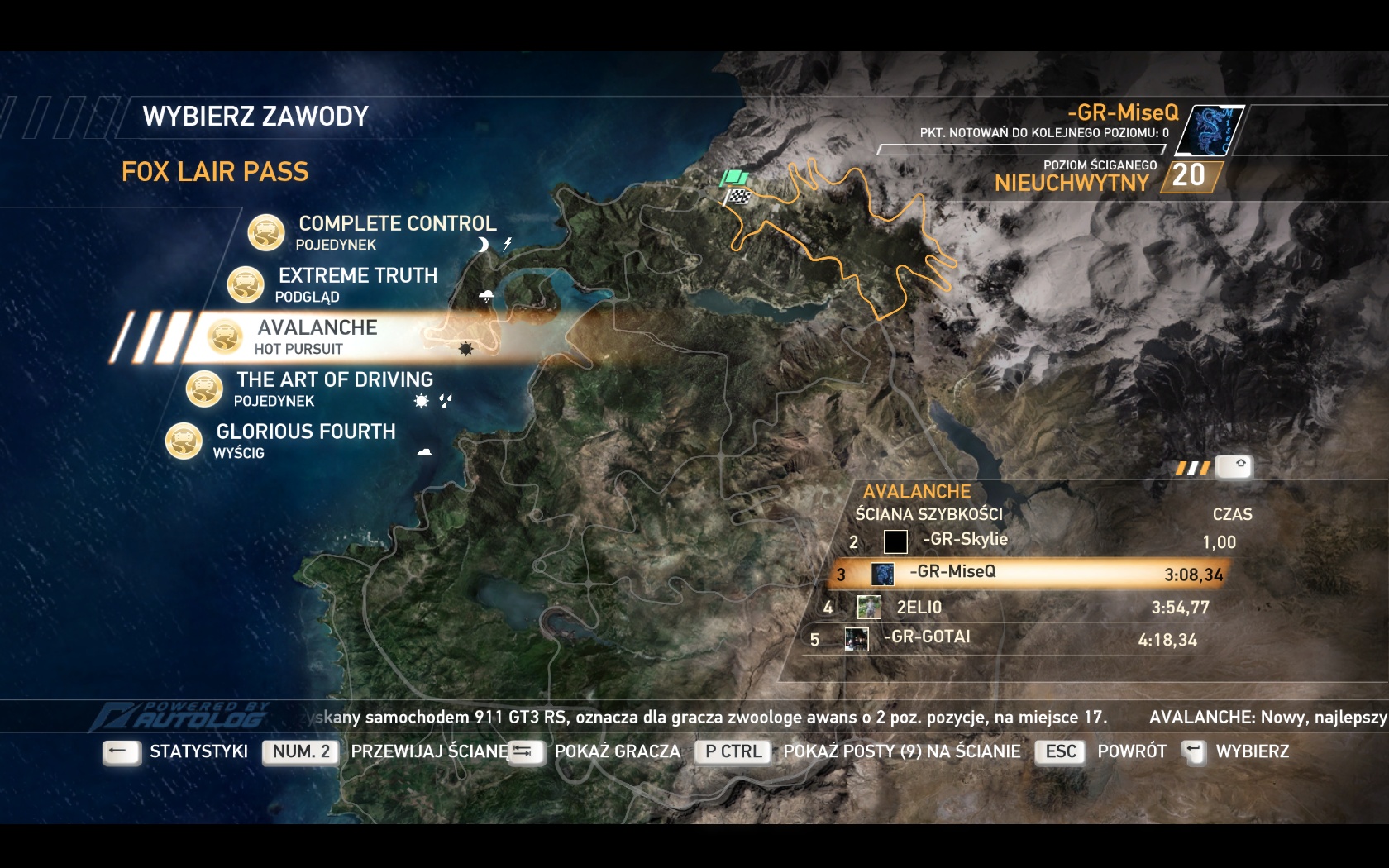Image resolution: width=1389 pixels, height=868 pixels.
Task: Select the Avalanche Hot Pursuit event
Action: [x=317, y=328]
